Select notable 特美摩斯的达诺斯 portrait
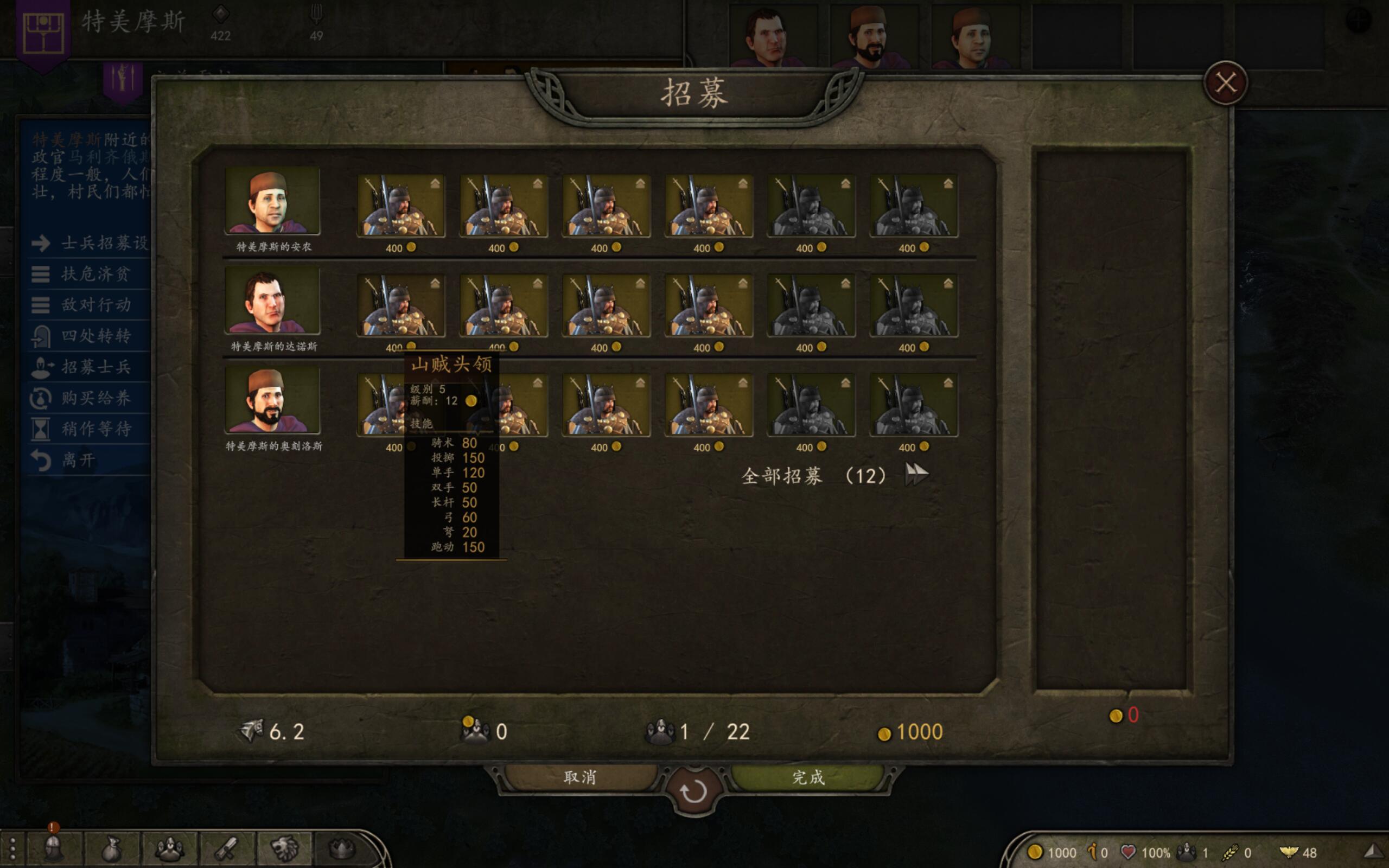 (272, 301)
